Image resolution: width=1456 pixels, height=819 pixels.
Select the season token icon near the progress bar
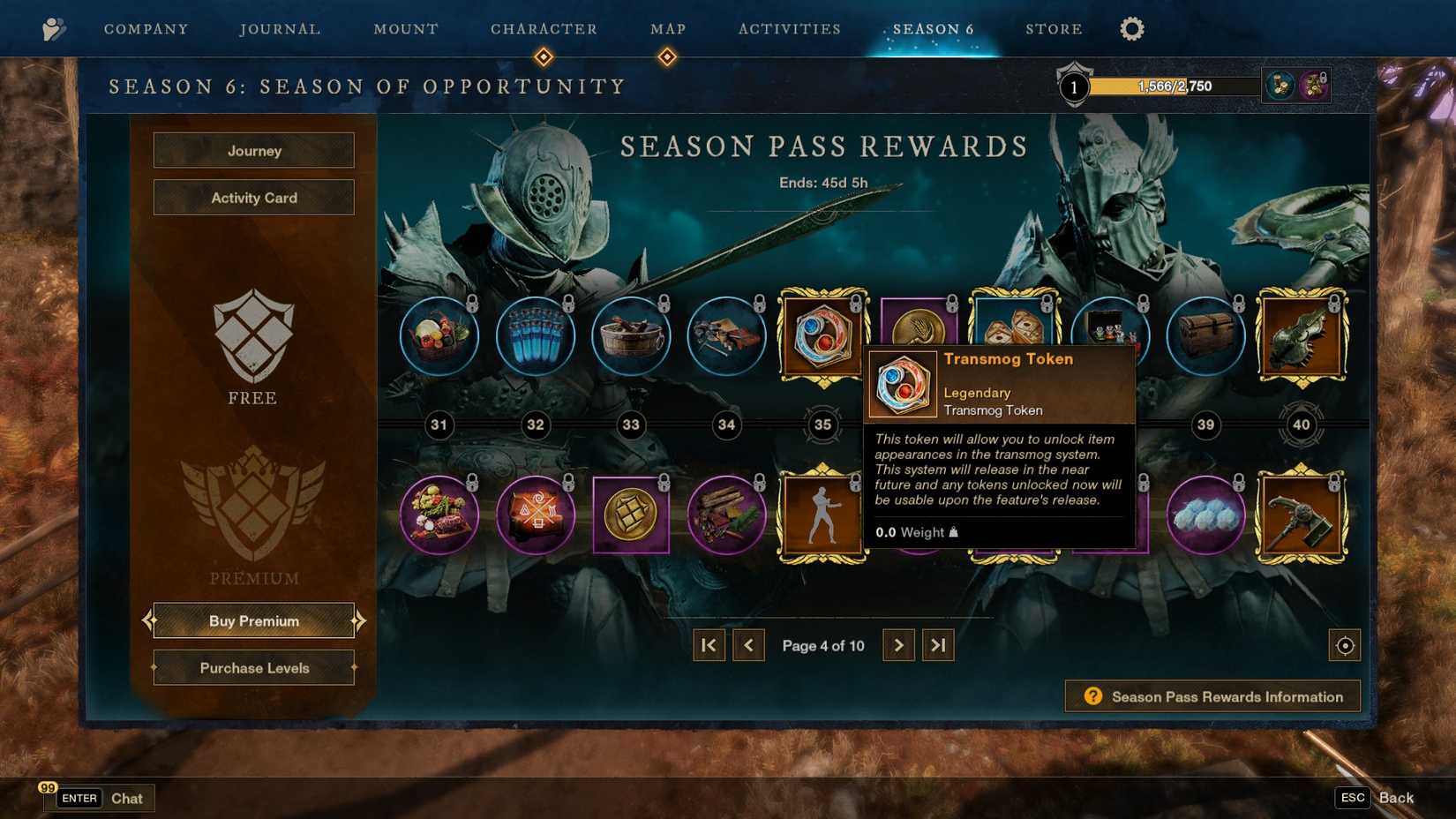[1279, 85]
